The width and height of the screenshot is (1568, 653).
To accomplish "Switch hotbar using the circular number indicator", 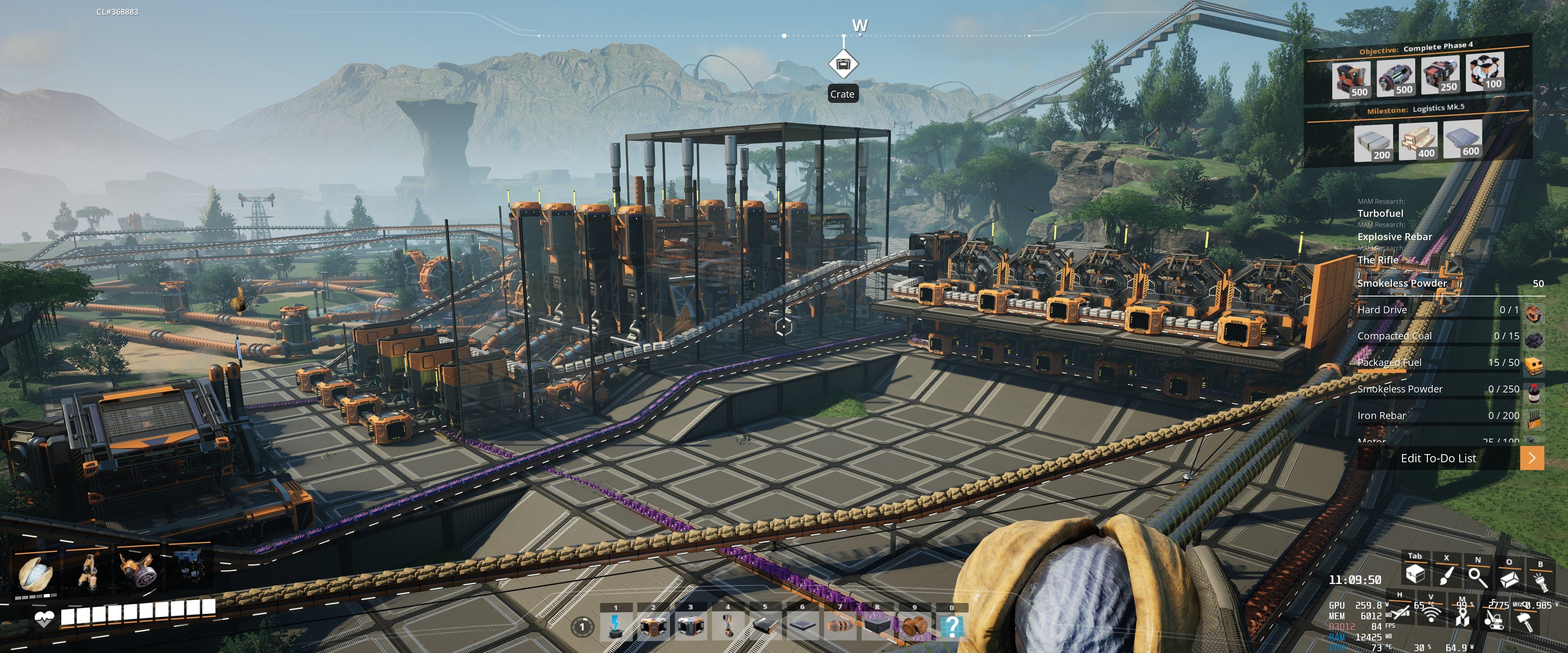I will (582, 626).
